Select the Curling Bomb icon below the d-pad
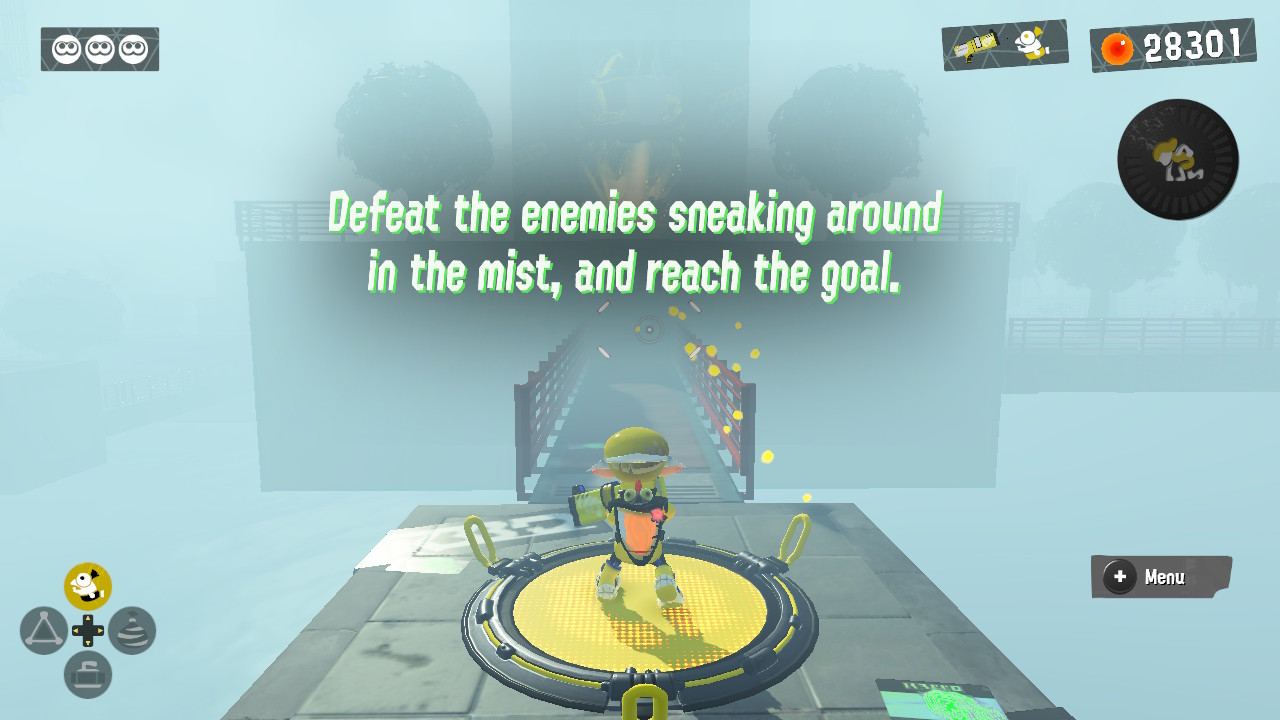This screenshot has height=720, width=1280. [x=88, y=673]
